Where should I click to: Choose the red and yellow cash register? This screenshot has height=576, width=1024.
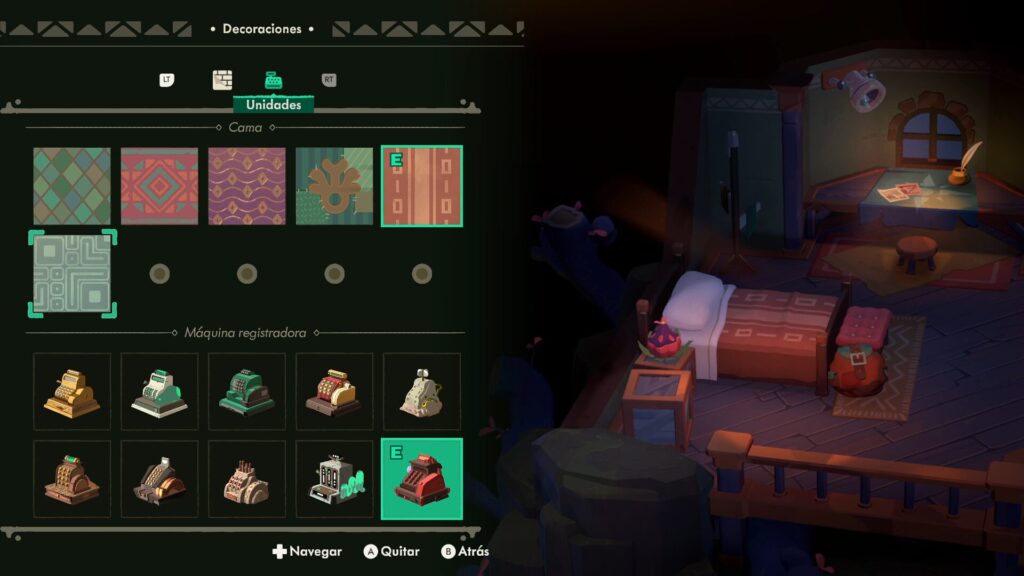coord(334,392)
